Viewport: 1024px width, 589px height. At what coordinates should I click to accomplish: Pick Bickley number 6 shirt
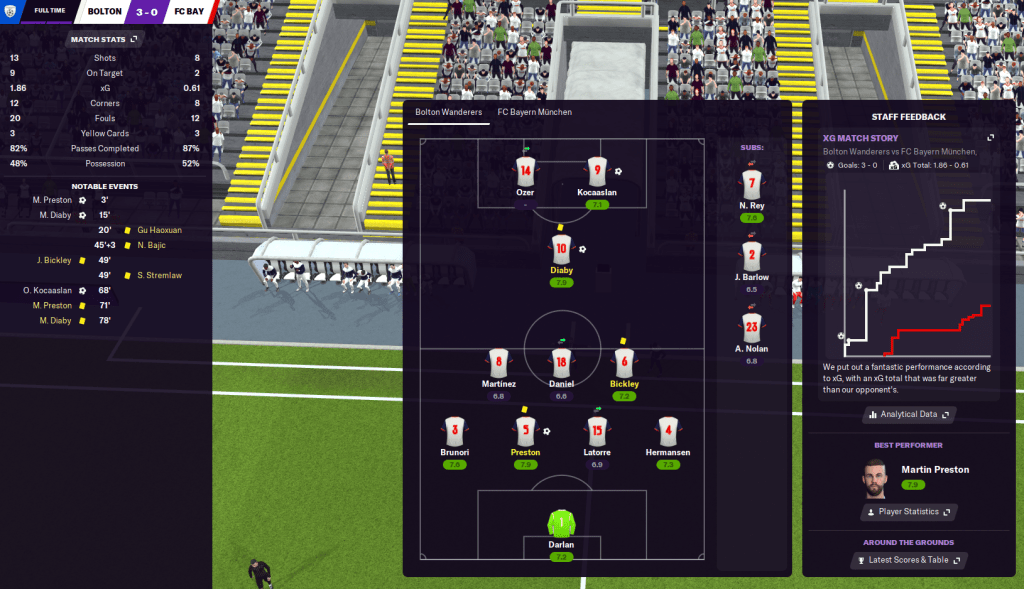tap(625, 364)
